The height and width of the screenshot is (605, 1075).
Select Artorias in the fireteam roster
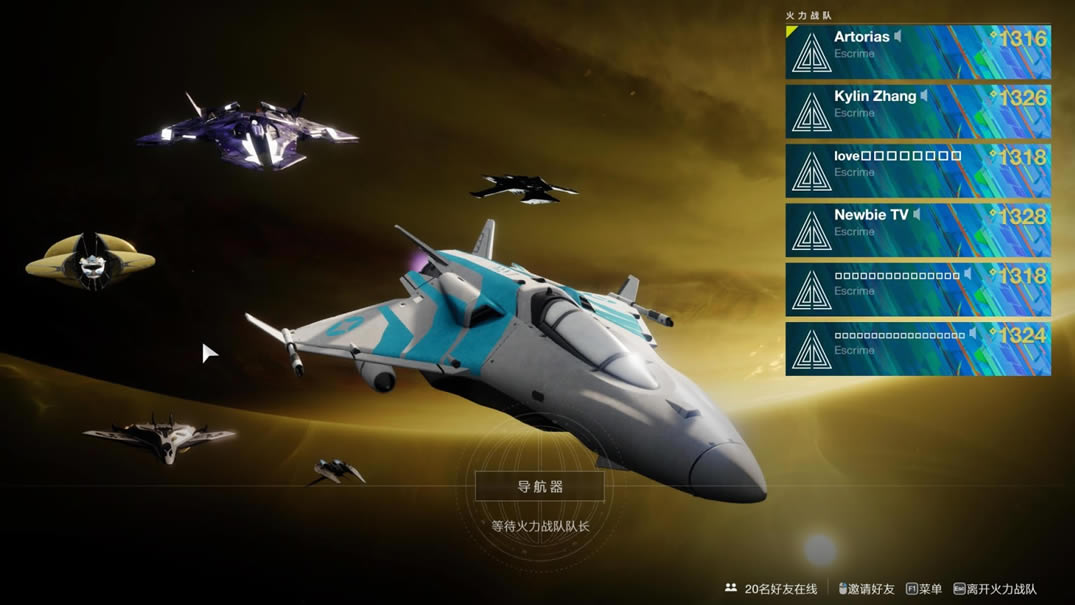917,52
